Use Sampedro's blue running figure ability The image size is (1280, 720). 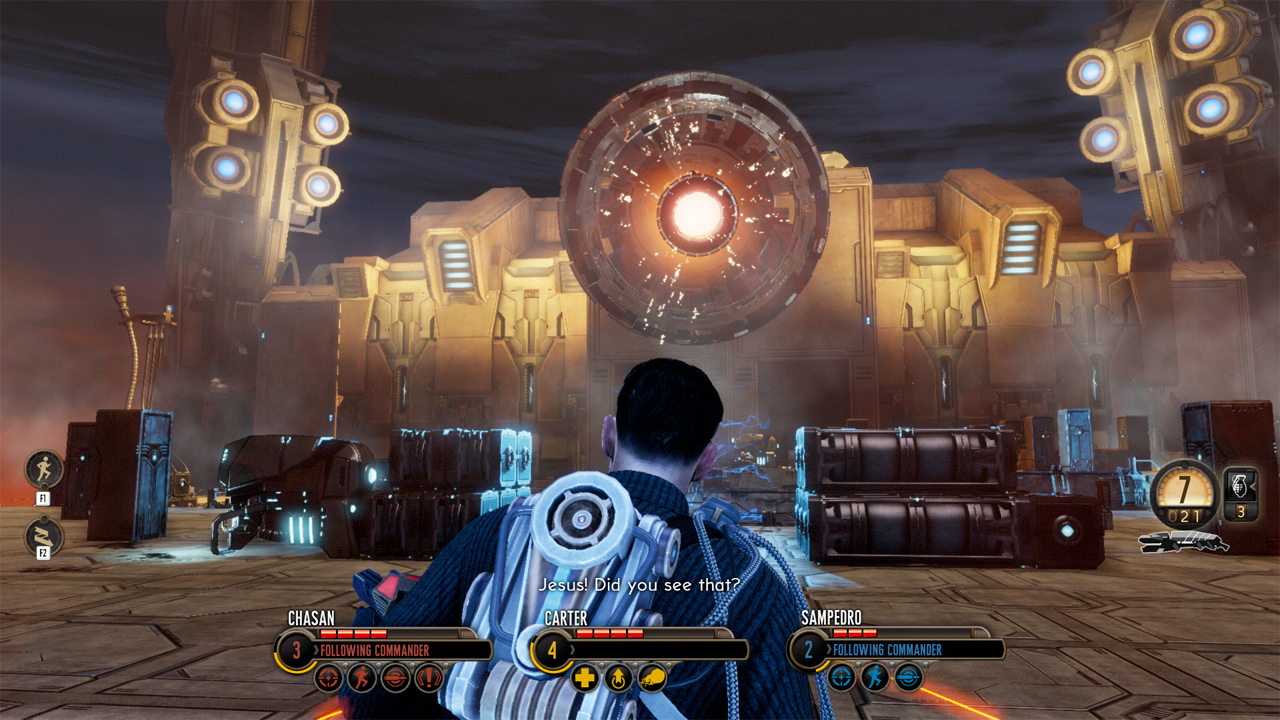(875, 677)
